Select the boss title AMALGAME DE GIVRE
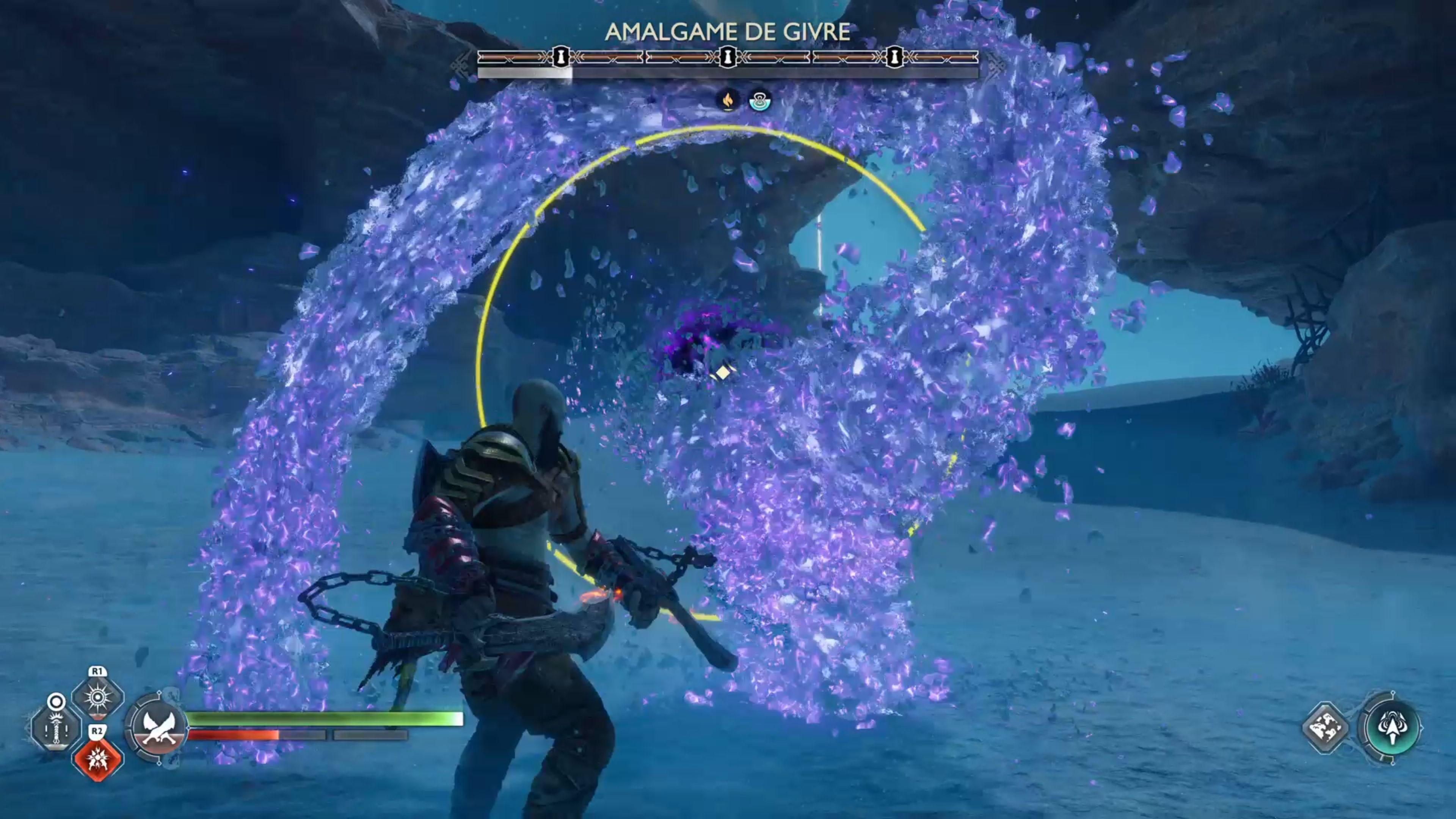The image size is (1456, 819). pyautogui.click(x=728, y=32)
